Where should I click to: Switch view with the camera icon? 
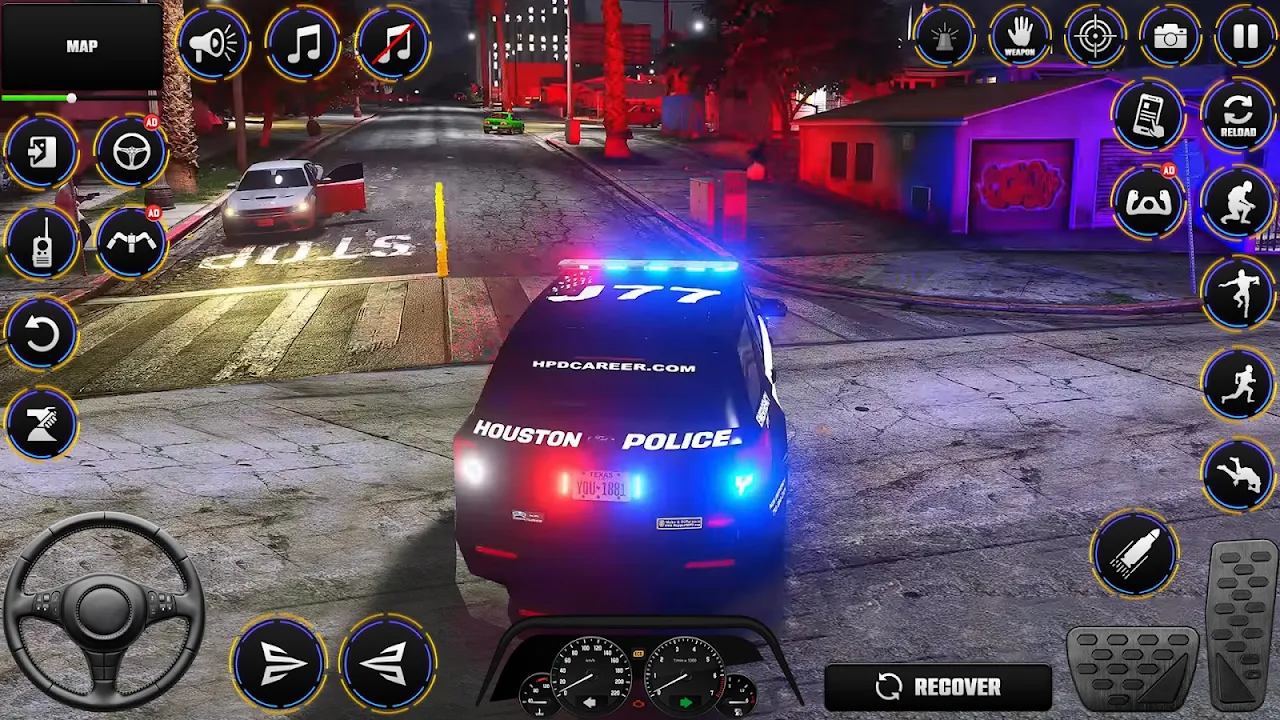1170,37
